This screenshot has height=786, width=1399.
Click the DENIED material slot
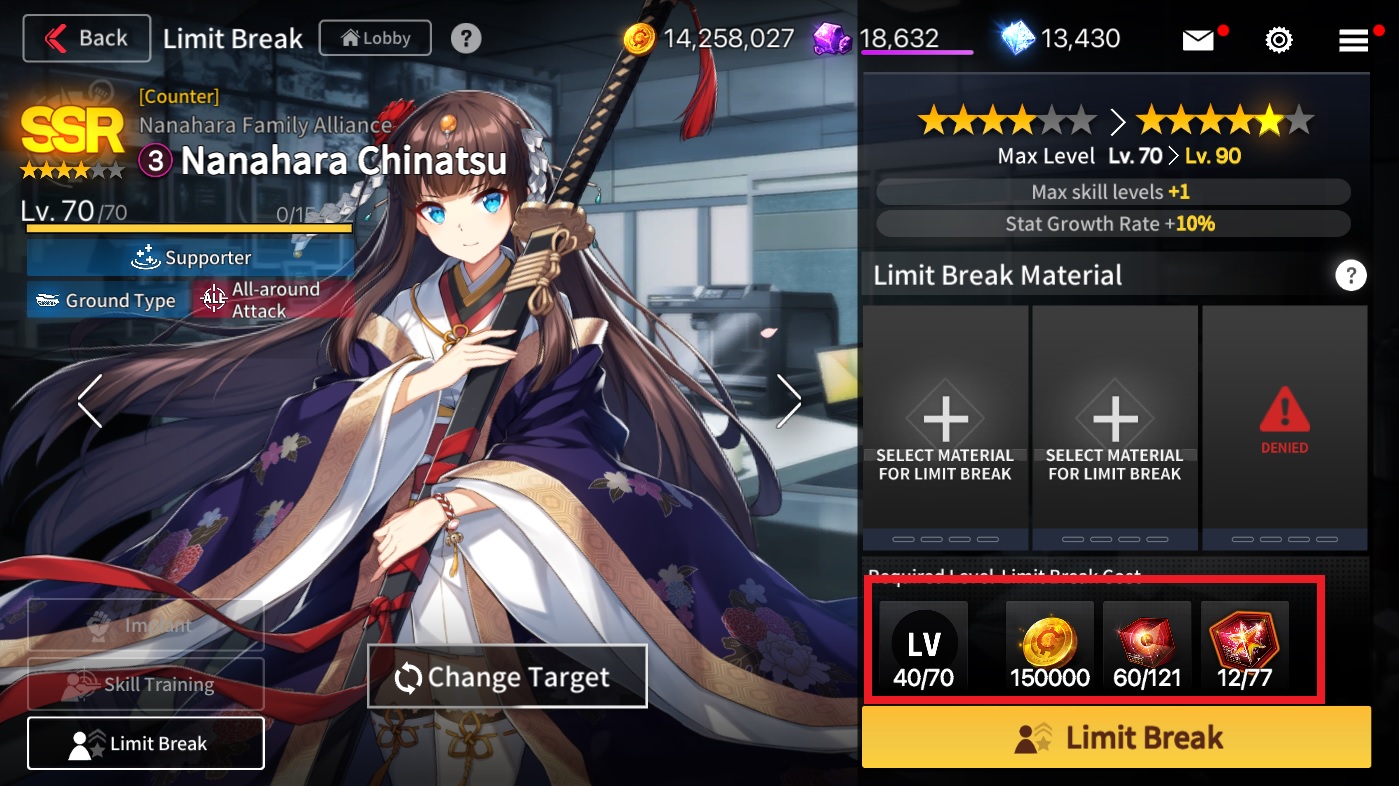pyautogui.click(x=1284, y=428)
